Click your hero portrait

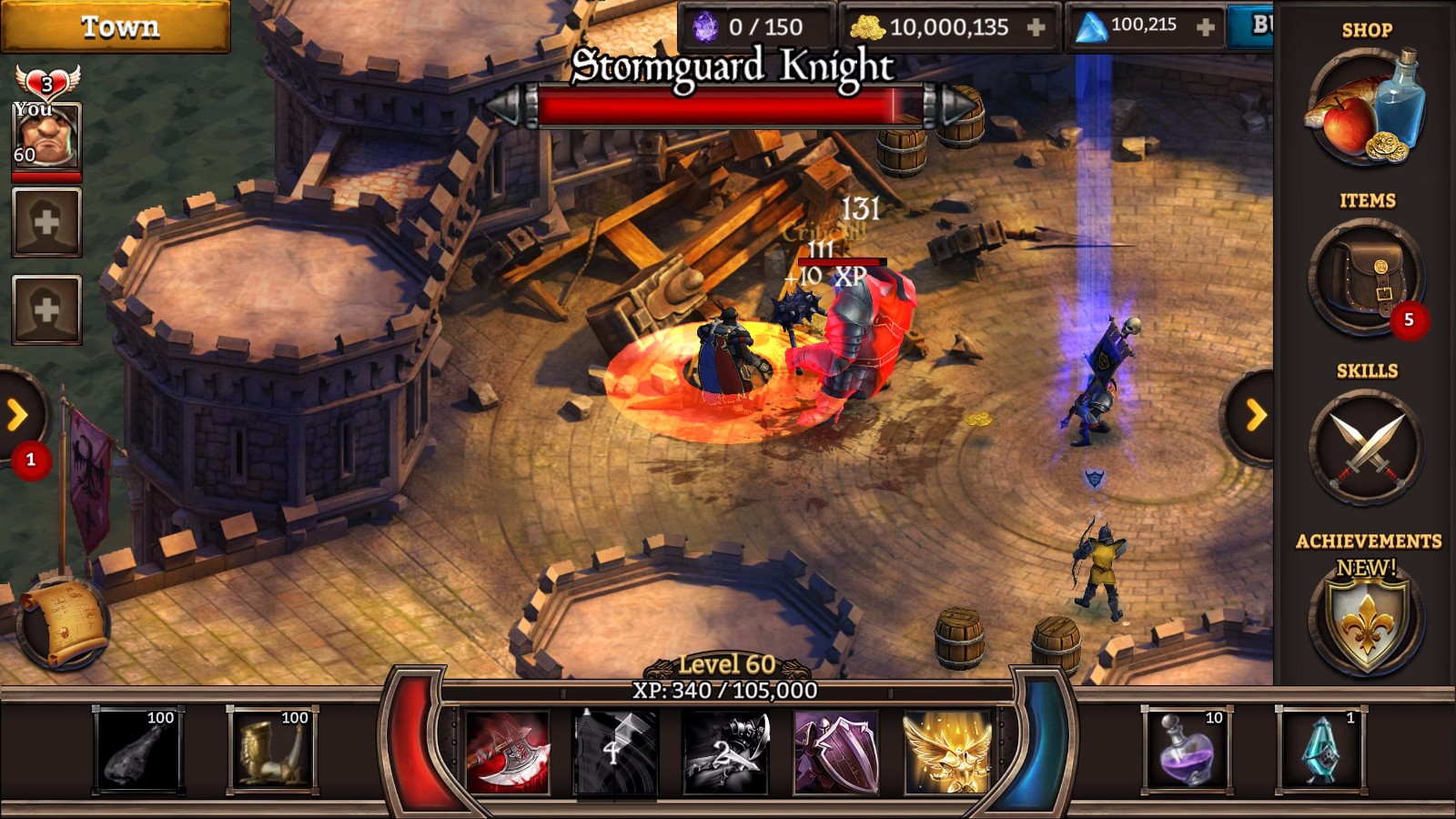click(46, 135)
